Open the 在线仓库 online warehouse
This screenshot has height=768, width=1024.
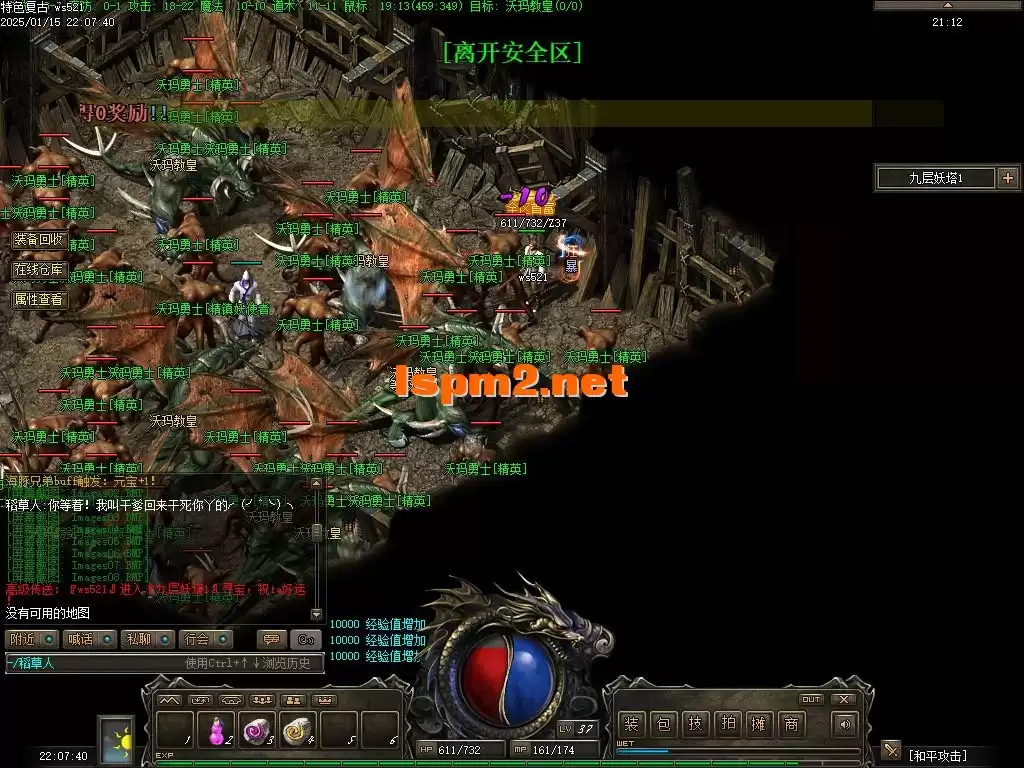pyautogui.click(x=39, y=270)
